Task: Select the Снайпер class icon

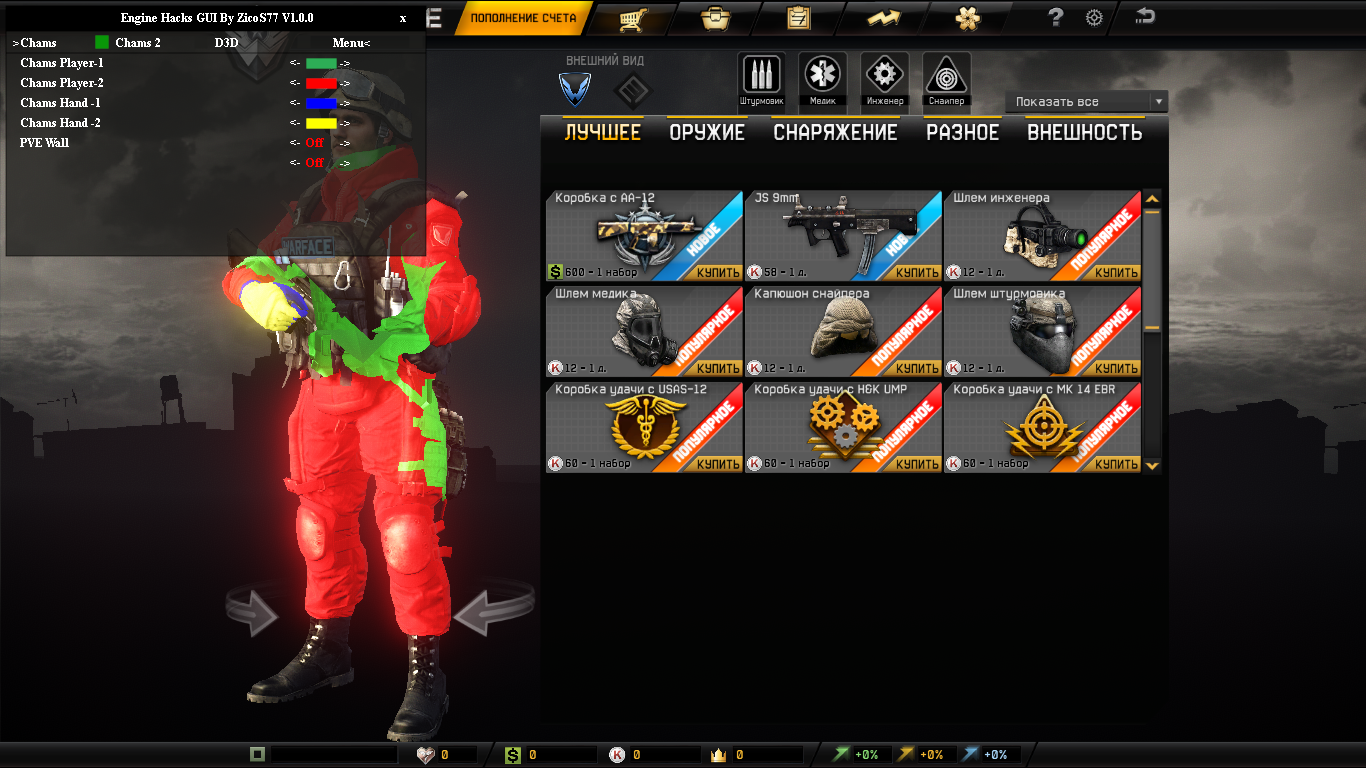Action: coord(943,77)
